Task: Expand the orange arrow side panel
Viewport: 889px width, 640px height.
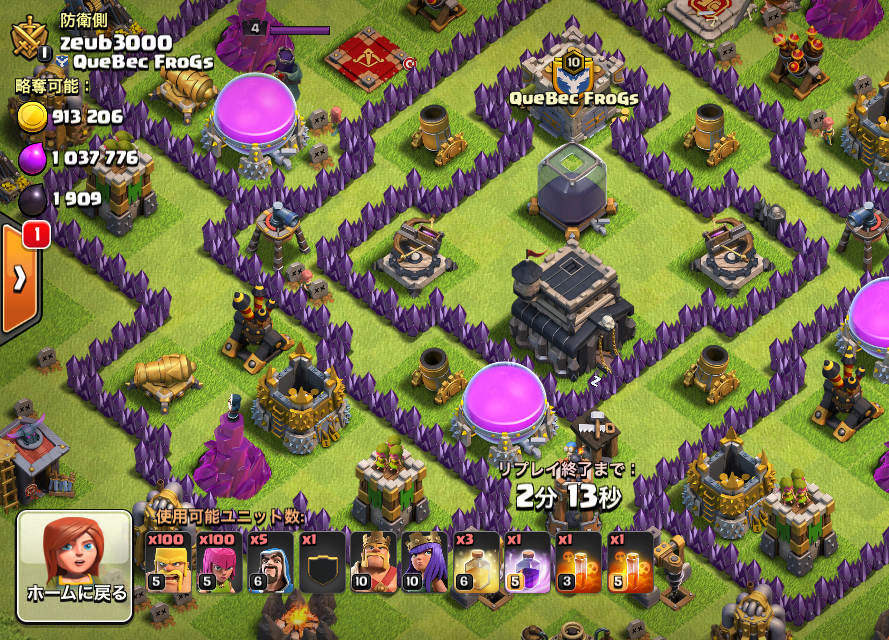Action: coord(19,278)
